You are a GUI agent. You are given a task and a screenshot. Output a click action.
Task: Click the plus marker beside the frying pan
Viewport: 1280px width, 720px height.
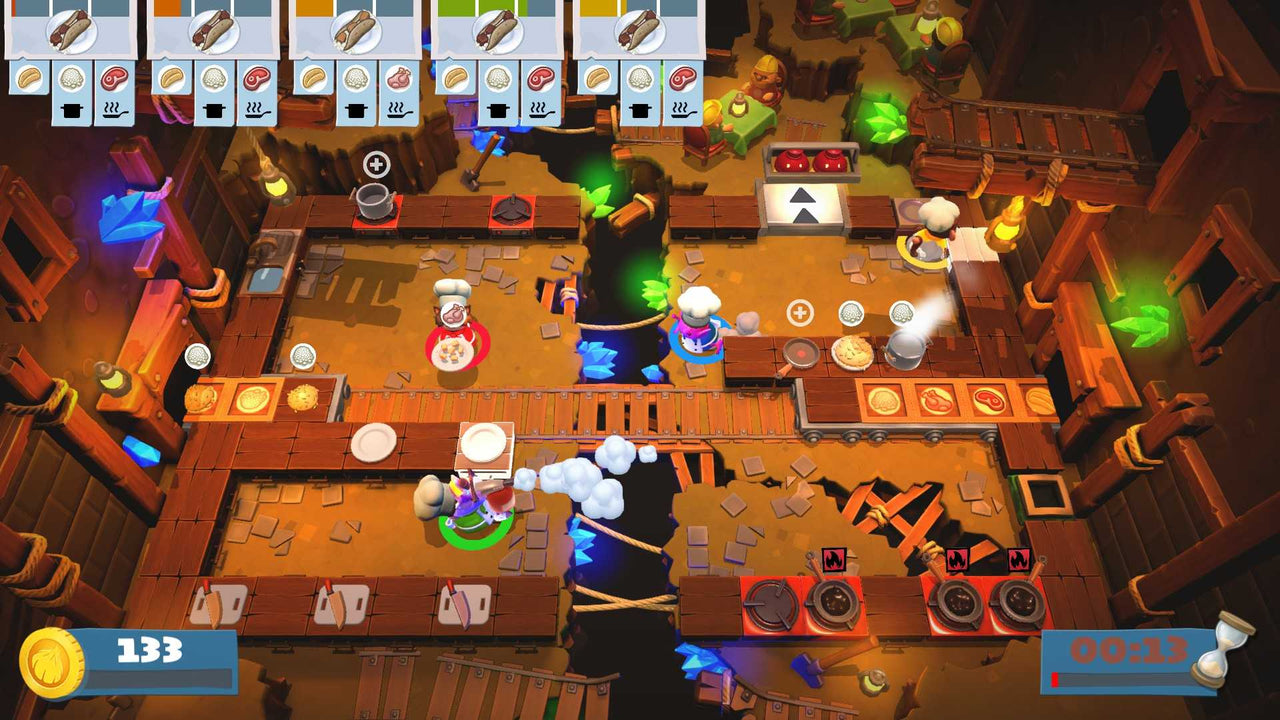799,315
